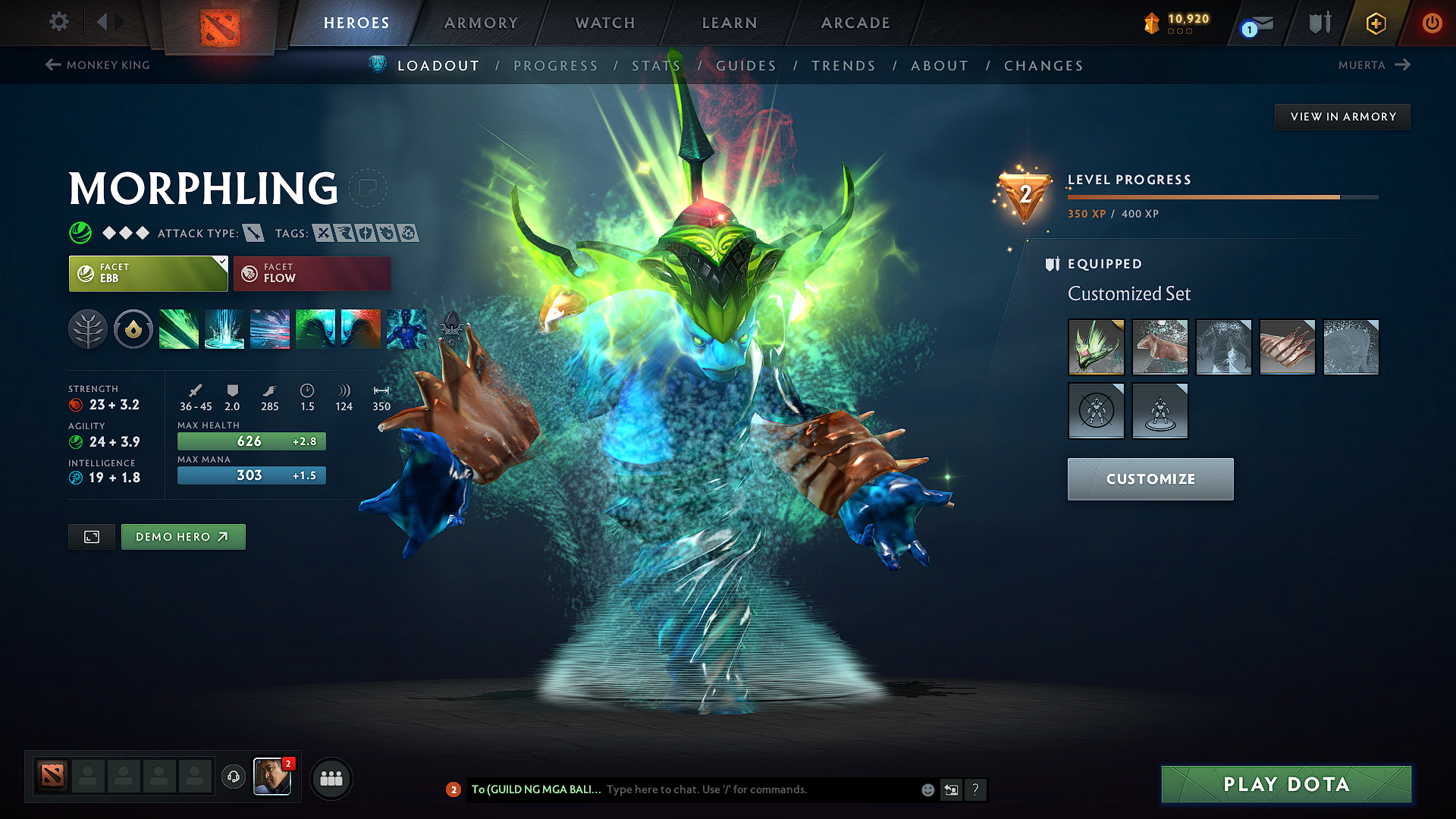Open the Carry tag icon next to Tags
This screenshot has height=819, width=1456.
coord(325,233)
